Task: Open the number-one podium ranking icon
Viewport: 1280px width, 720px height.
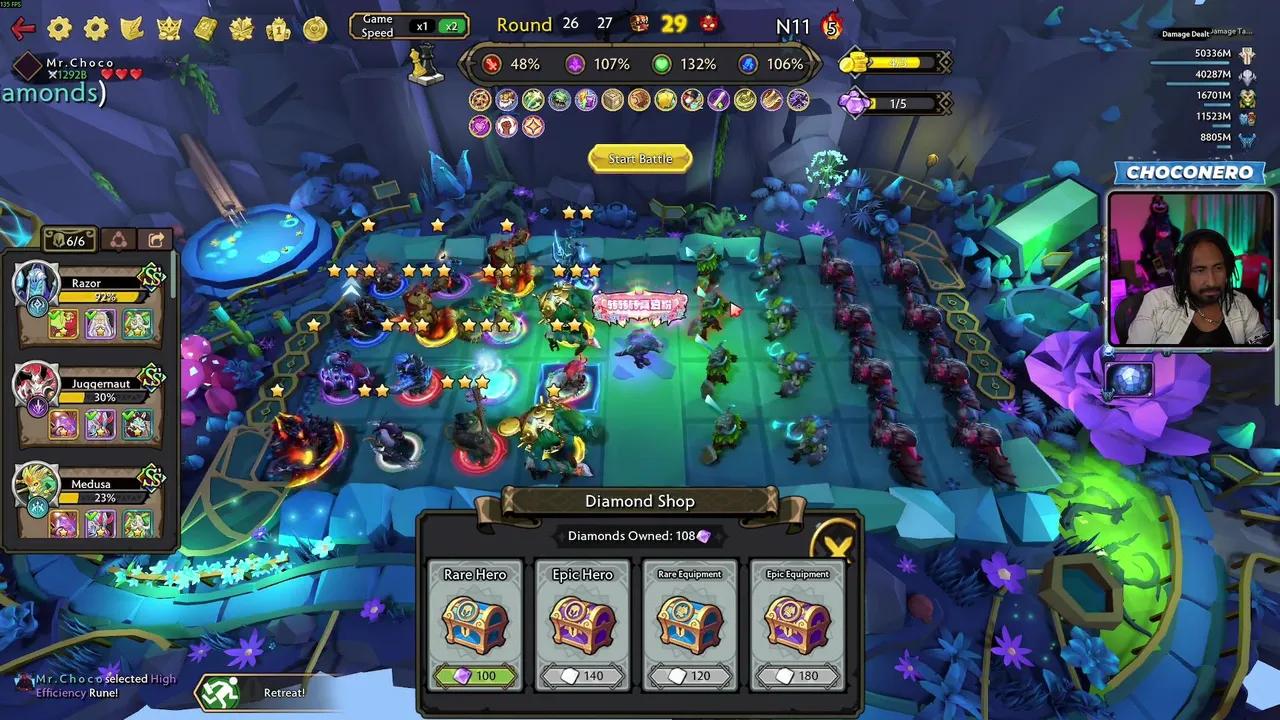Action: (278, 29)
